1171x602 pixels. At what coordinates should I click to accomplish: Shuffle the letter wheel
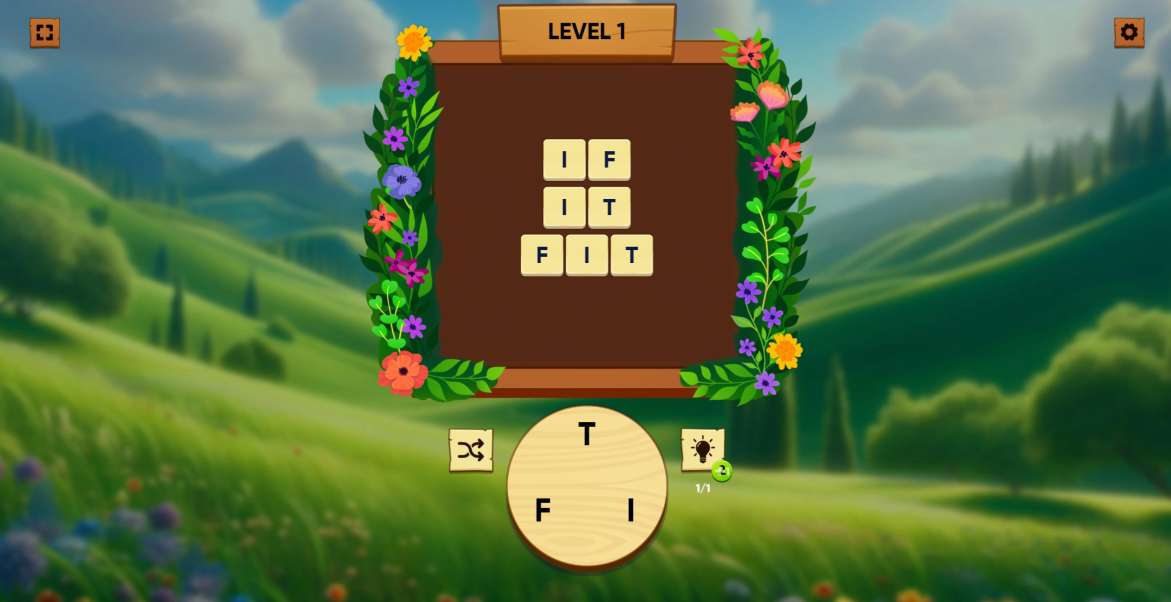[470, 450]
